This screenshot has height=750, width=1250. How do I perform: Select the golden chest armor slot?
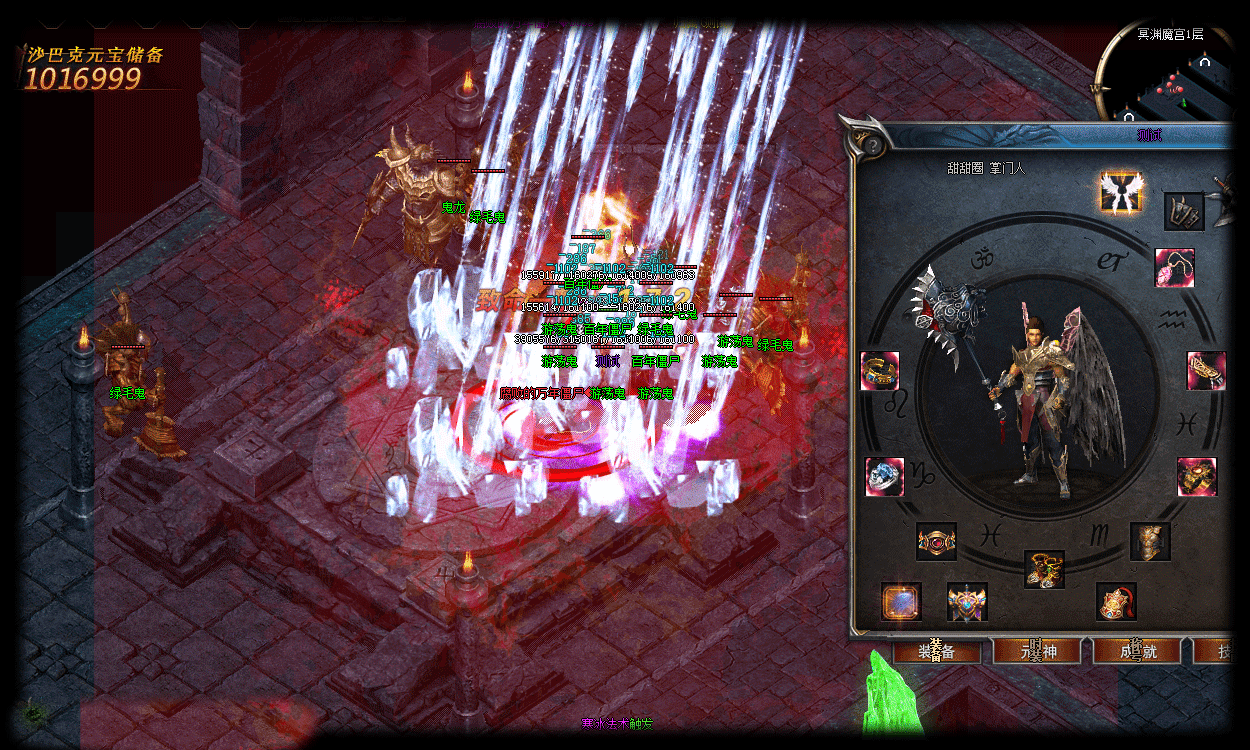click(x=1150, y=541)
